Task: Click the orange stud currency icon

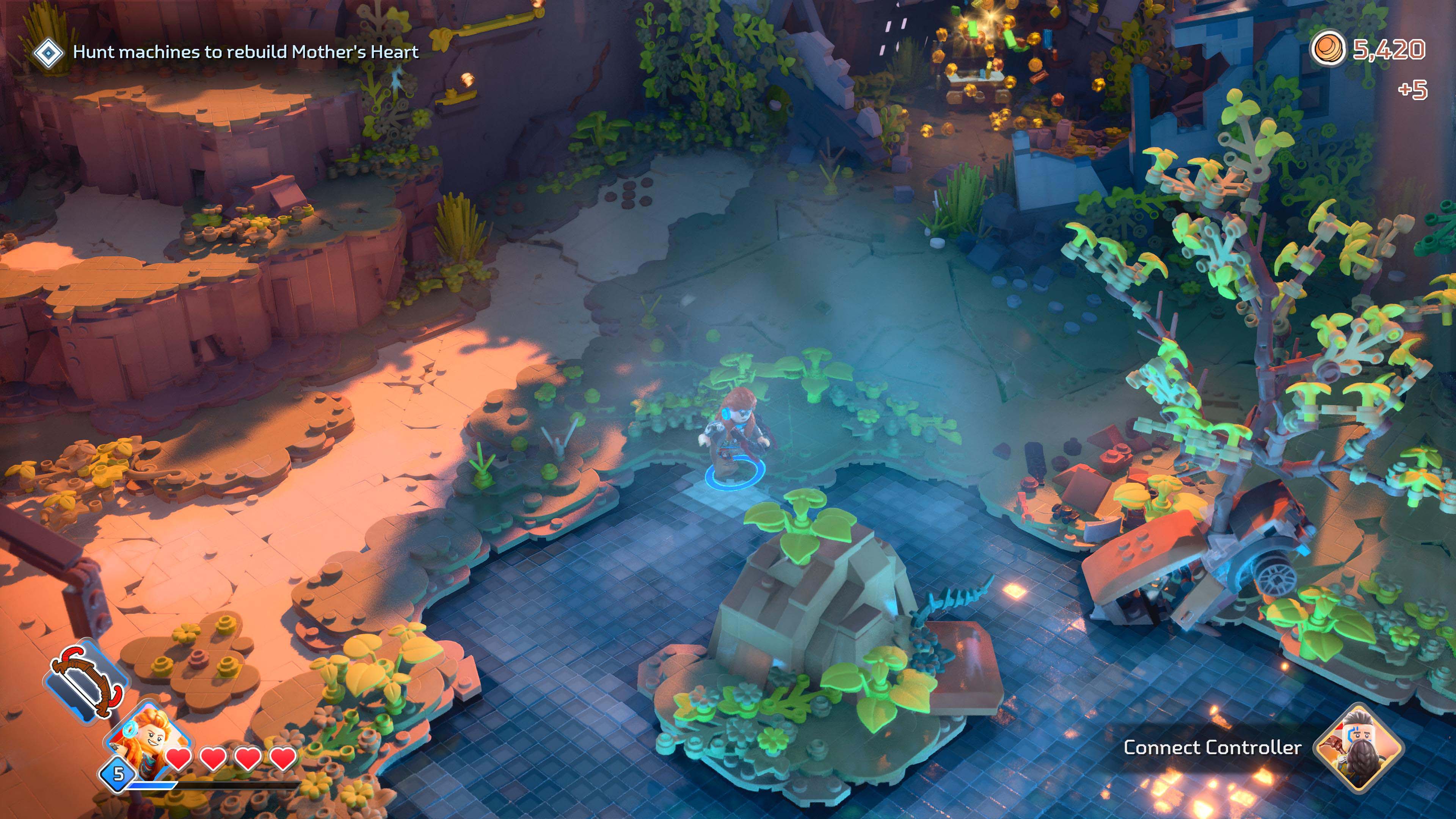Action: click(1328, 50)
